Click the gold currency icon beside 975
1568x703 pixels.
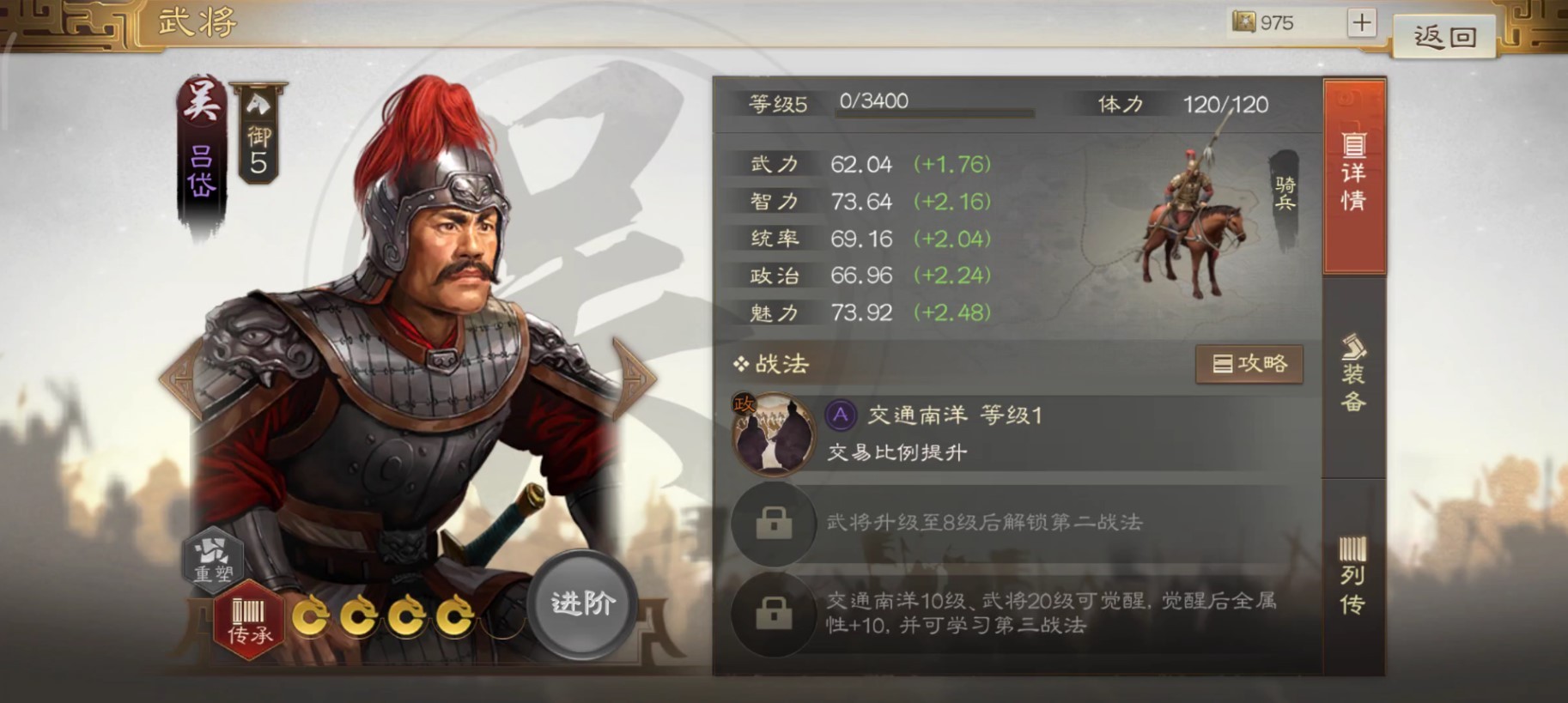[1243, 22]
